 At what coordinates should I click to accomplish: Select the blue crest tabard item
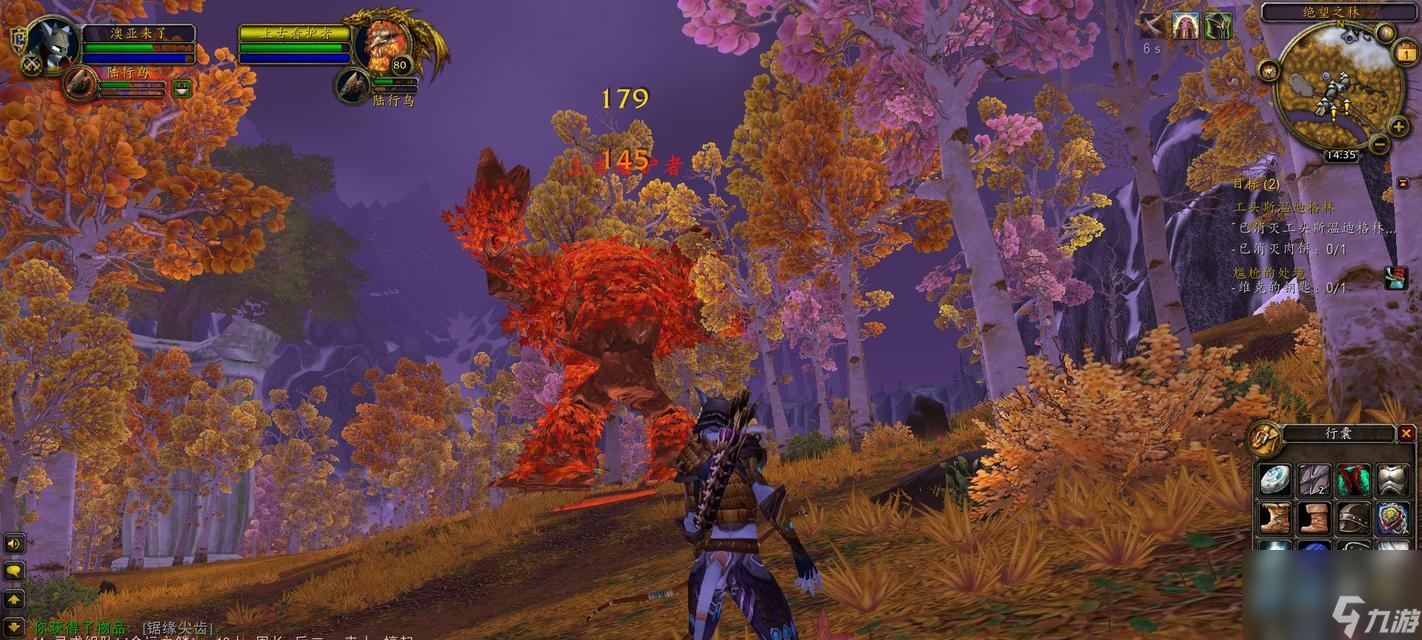click(1392, 518)
